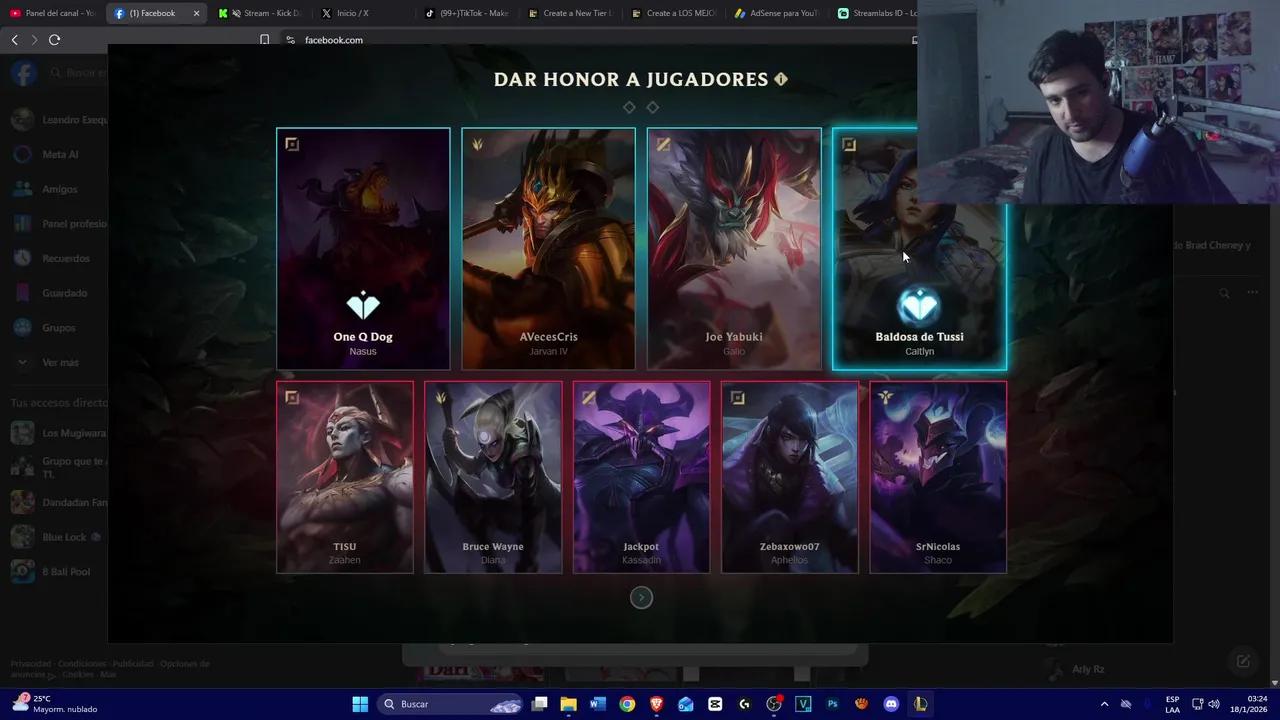Toggle honor selection for Baldosa de Tussi
1280x720 pixels.
point(919,249)
